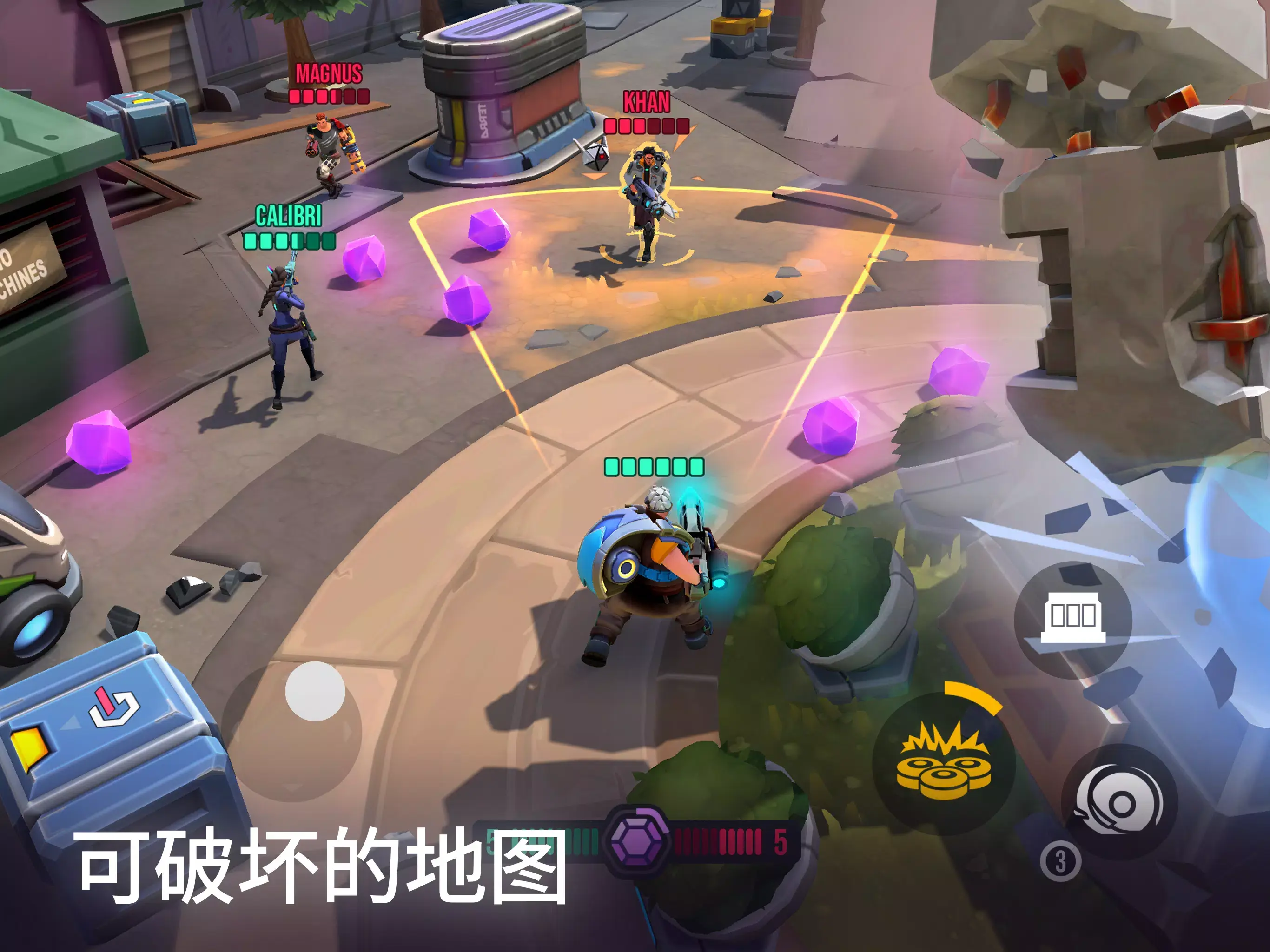
Task: Tap KHAN's red health bar
Action: 646,127
